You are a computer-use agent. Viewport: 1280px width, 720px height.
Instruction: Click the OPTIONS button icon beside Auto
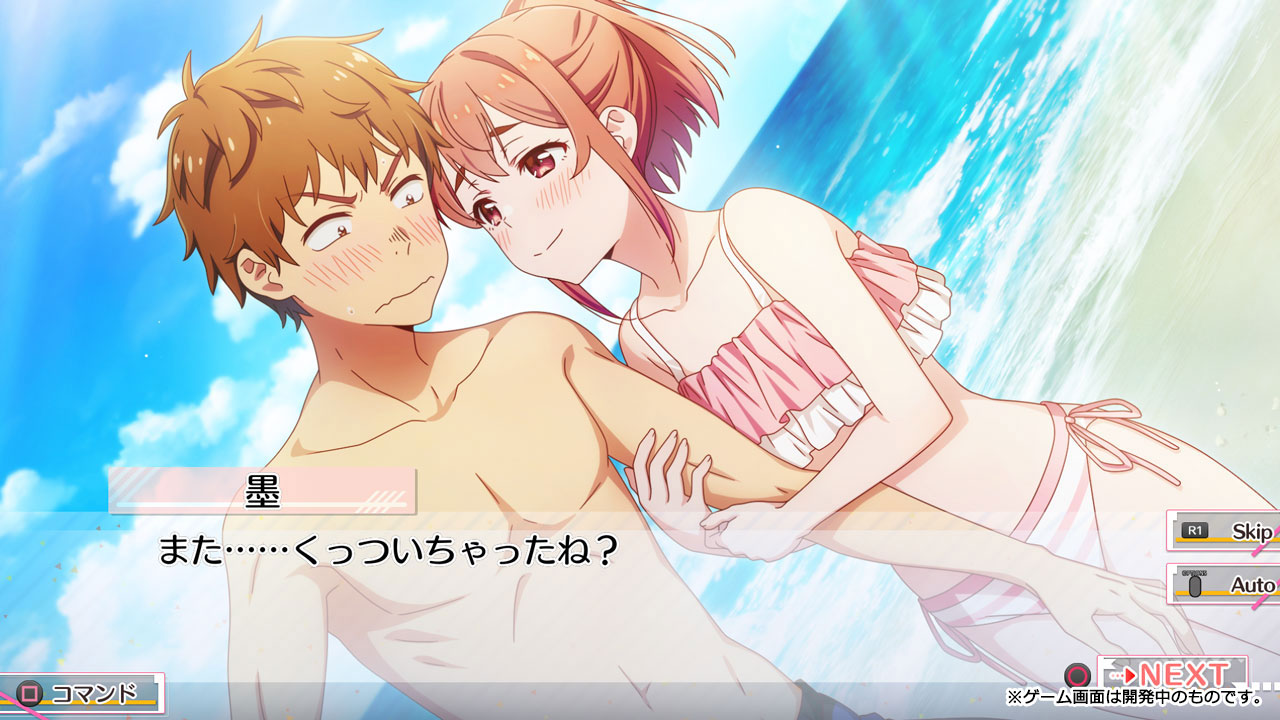coord(1195,585)
